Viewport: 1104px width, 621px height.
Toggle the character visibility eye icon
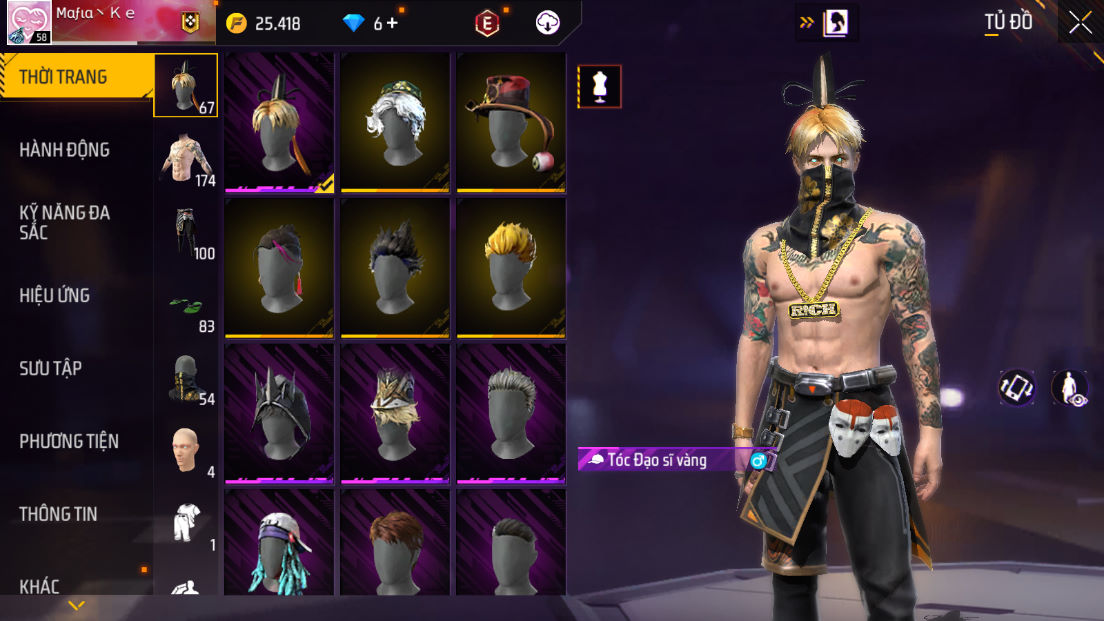click(x=1070, y=388)
